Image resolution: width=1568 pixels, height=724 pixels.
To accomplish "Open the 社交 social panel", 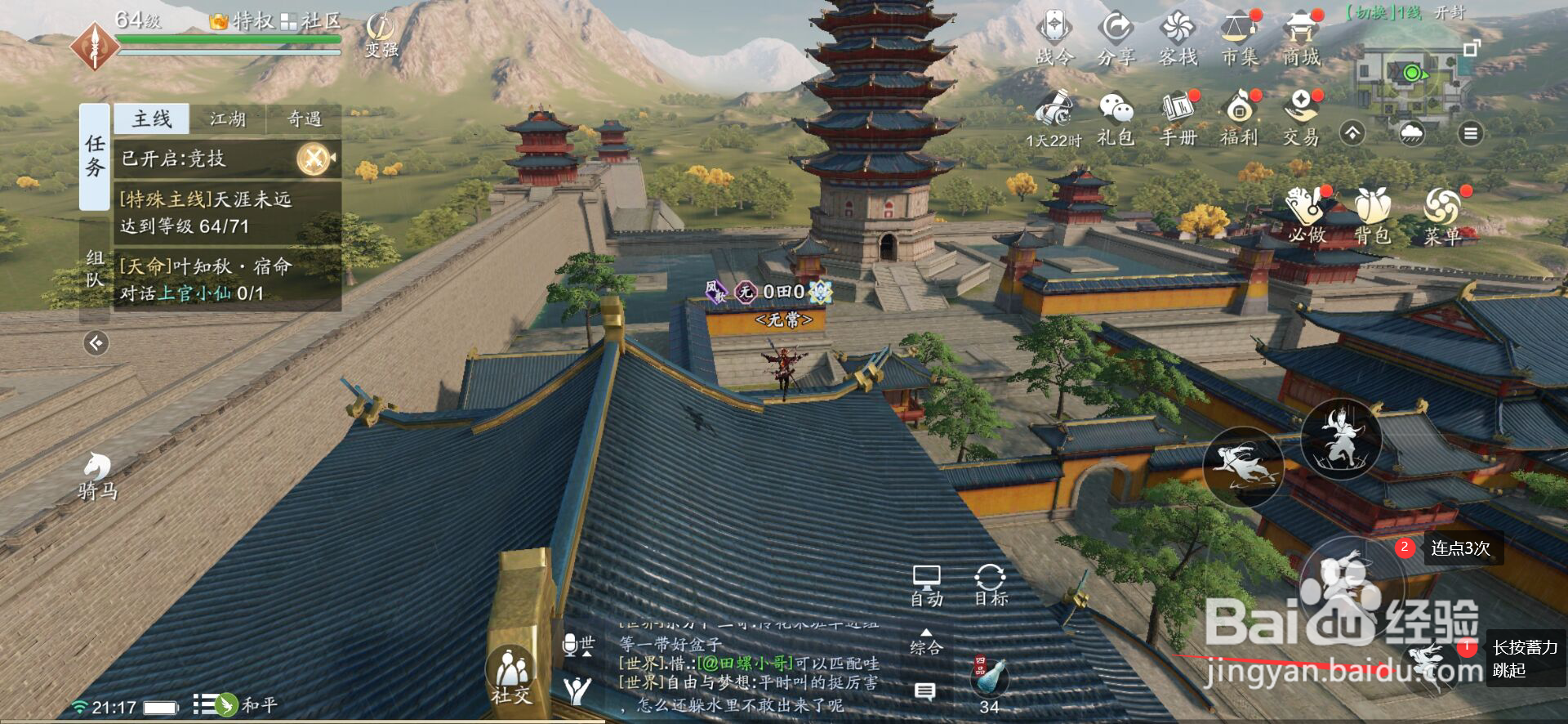I will (x=510, y=676).
